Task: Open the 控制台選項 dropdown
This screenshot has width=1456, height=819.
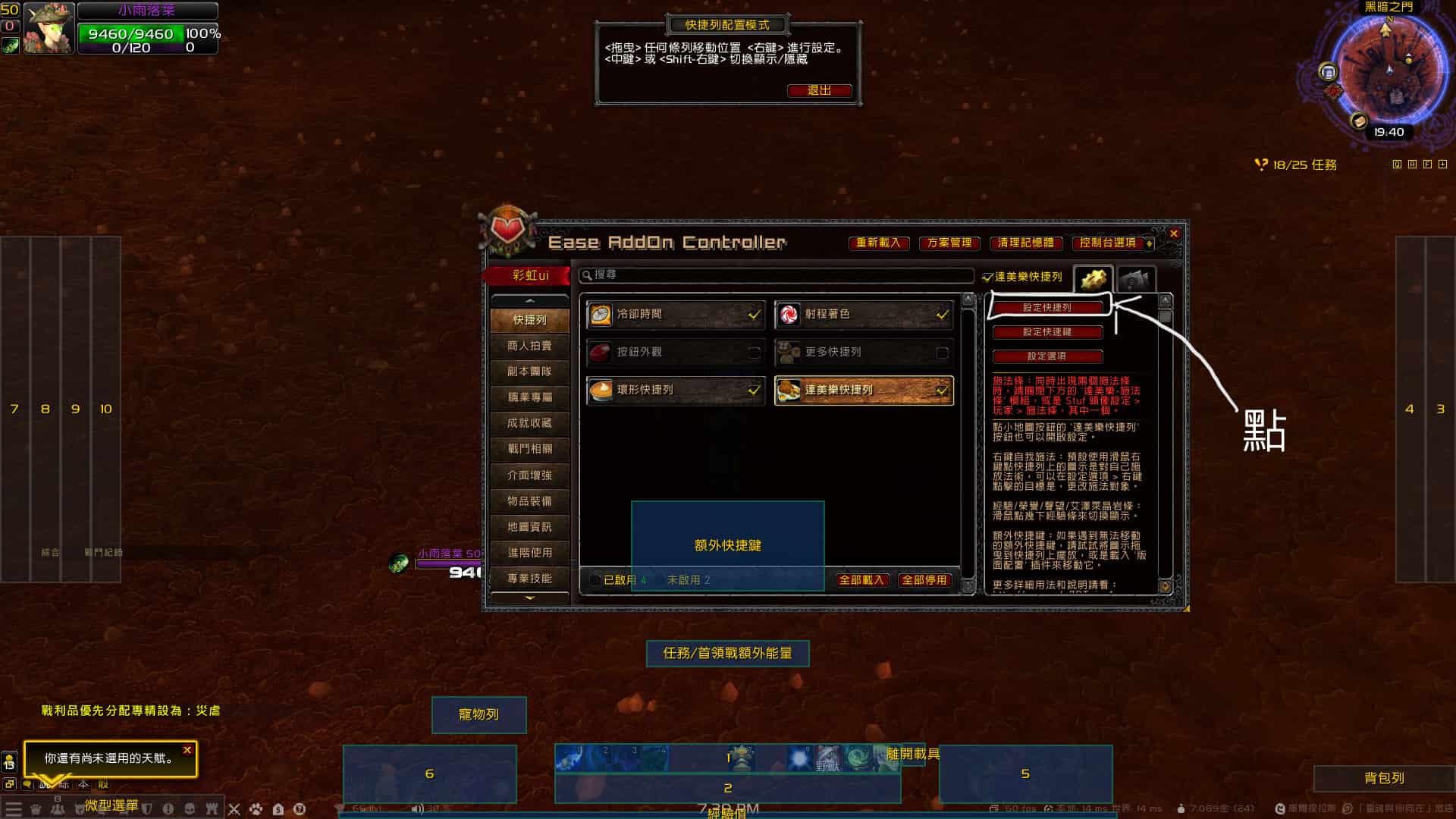Action: [1112, 243]
